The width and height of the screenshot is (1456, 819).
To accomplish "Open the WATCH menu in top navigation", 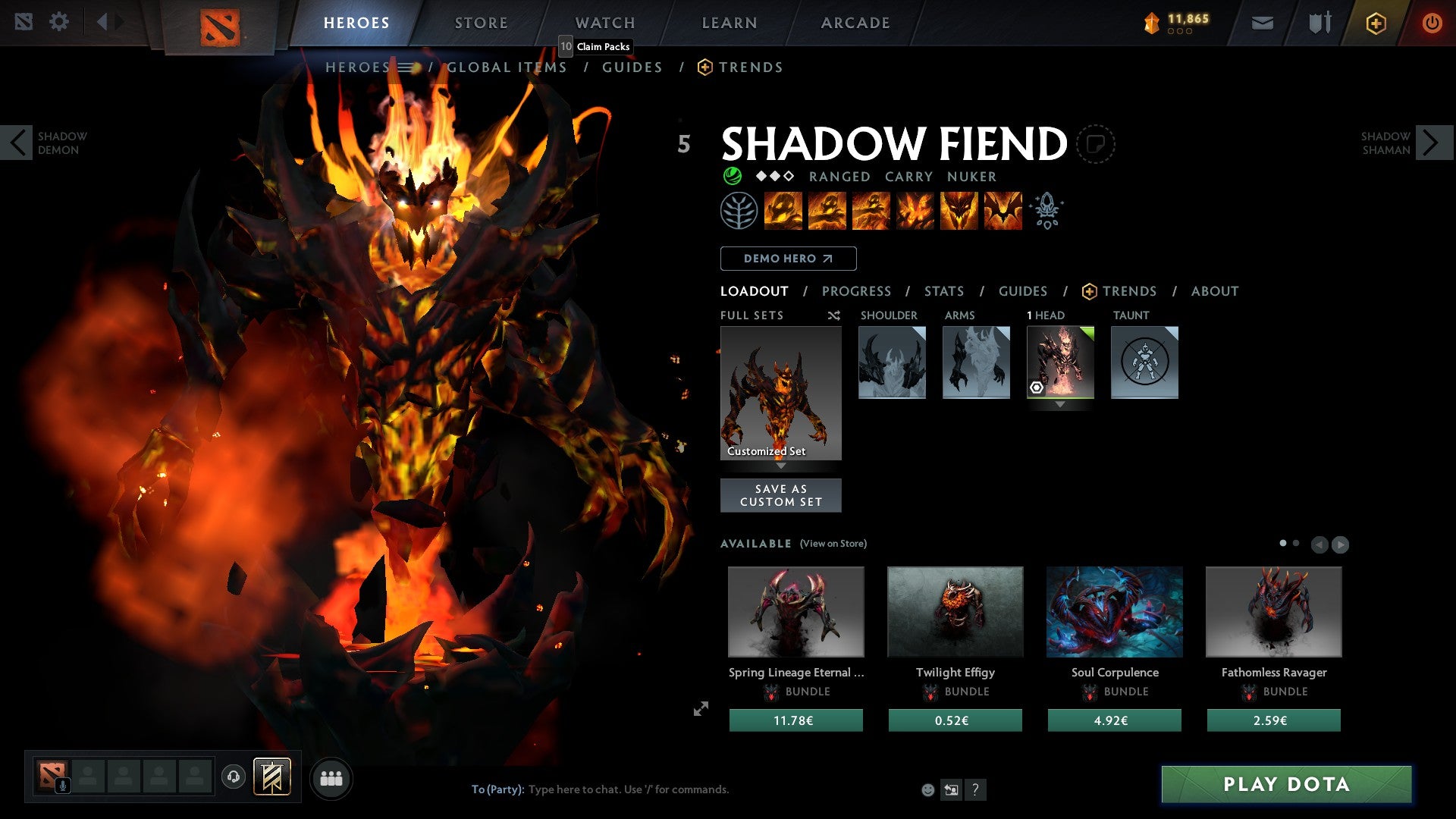I will click(604, 23).
